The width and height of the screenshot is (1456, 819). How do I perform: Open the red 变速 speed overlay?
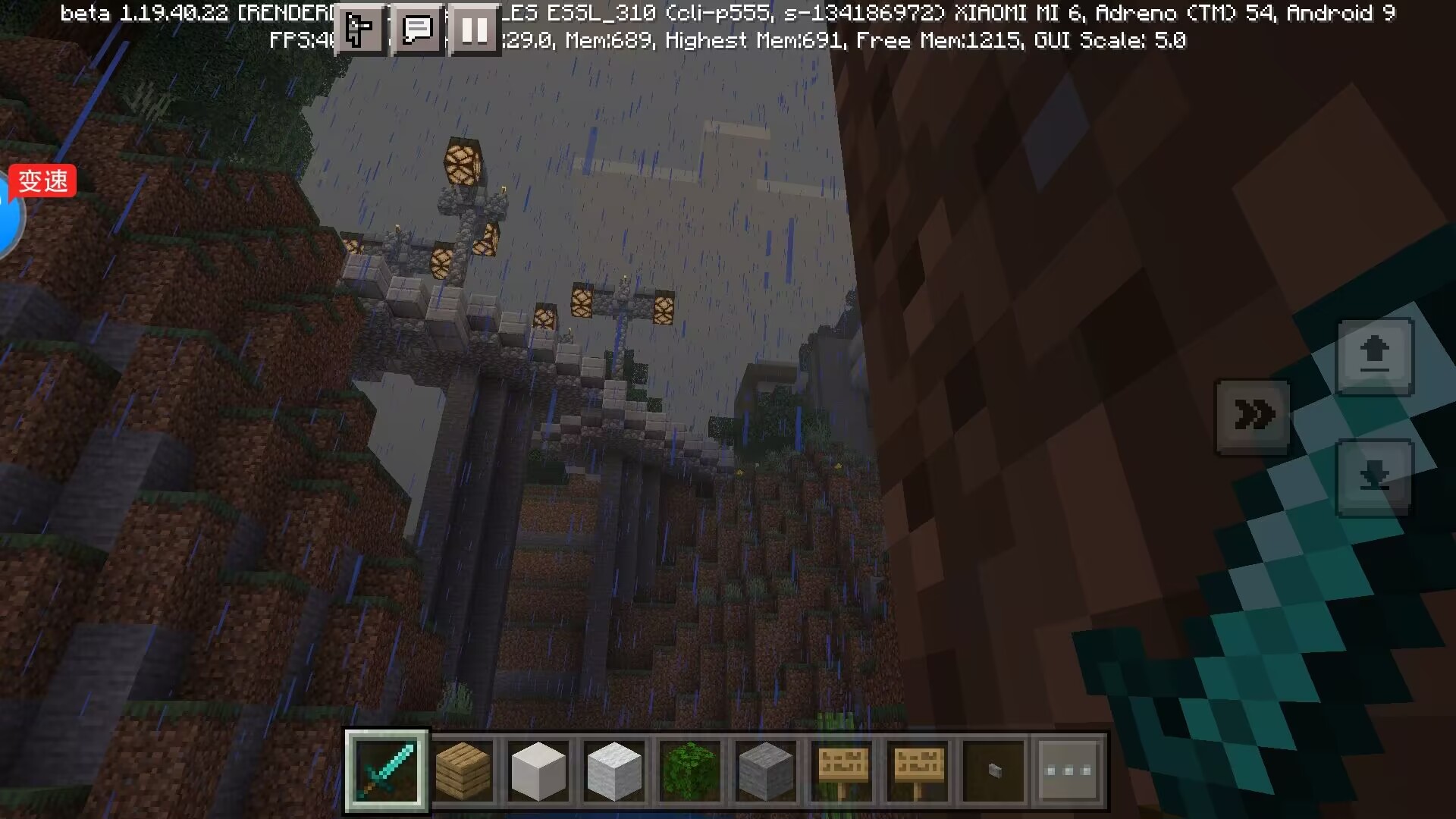click(x=43, y=181)
